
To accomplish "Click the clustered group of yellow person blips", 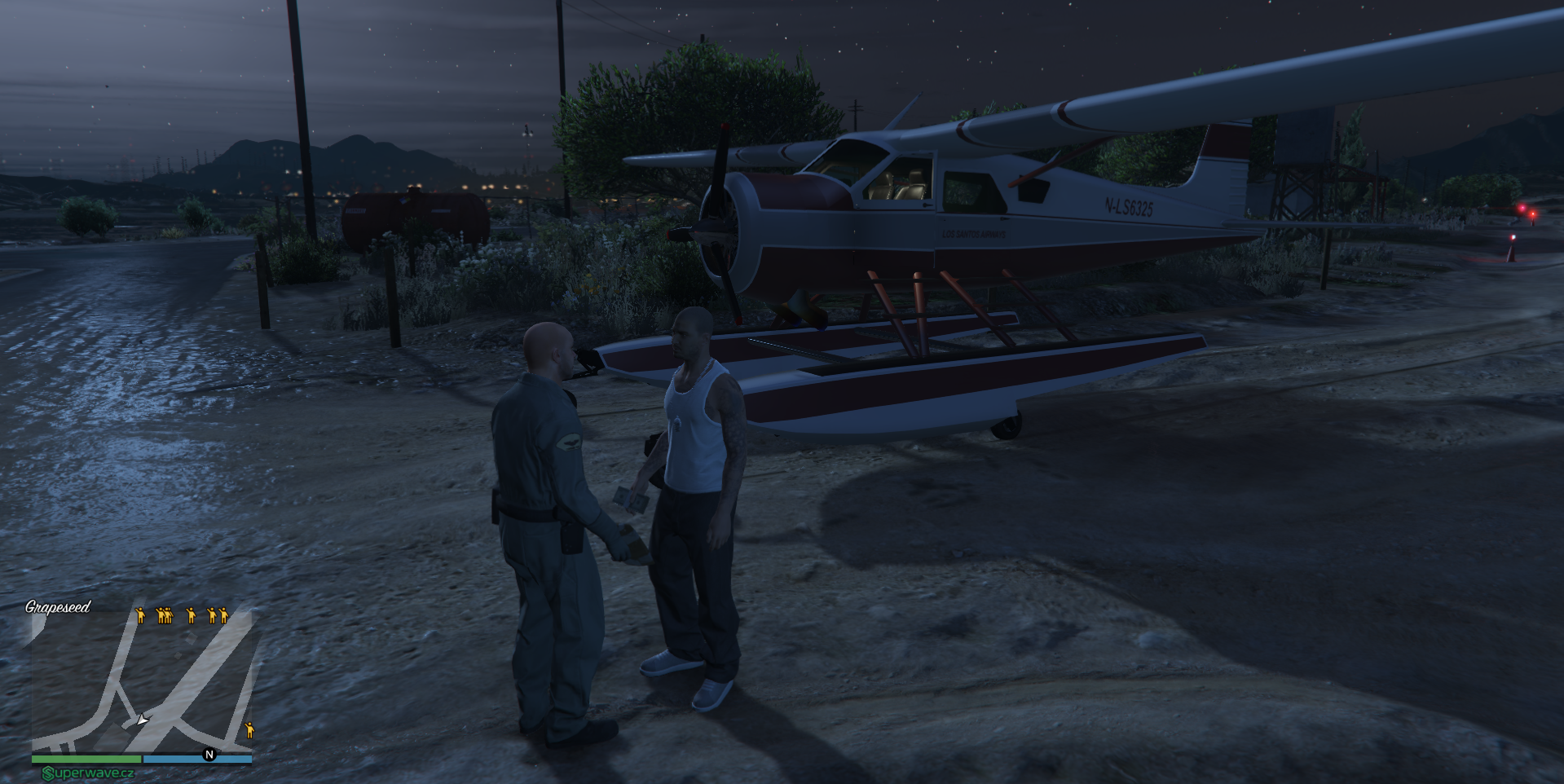I will point(165,615).
